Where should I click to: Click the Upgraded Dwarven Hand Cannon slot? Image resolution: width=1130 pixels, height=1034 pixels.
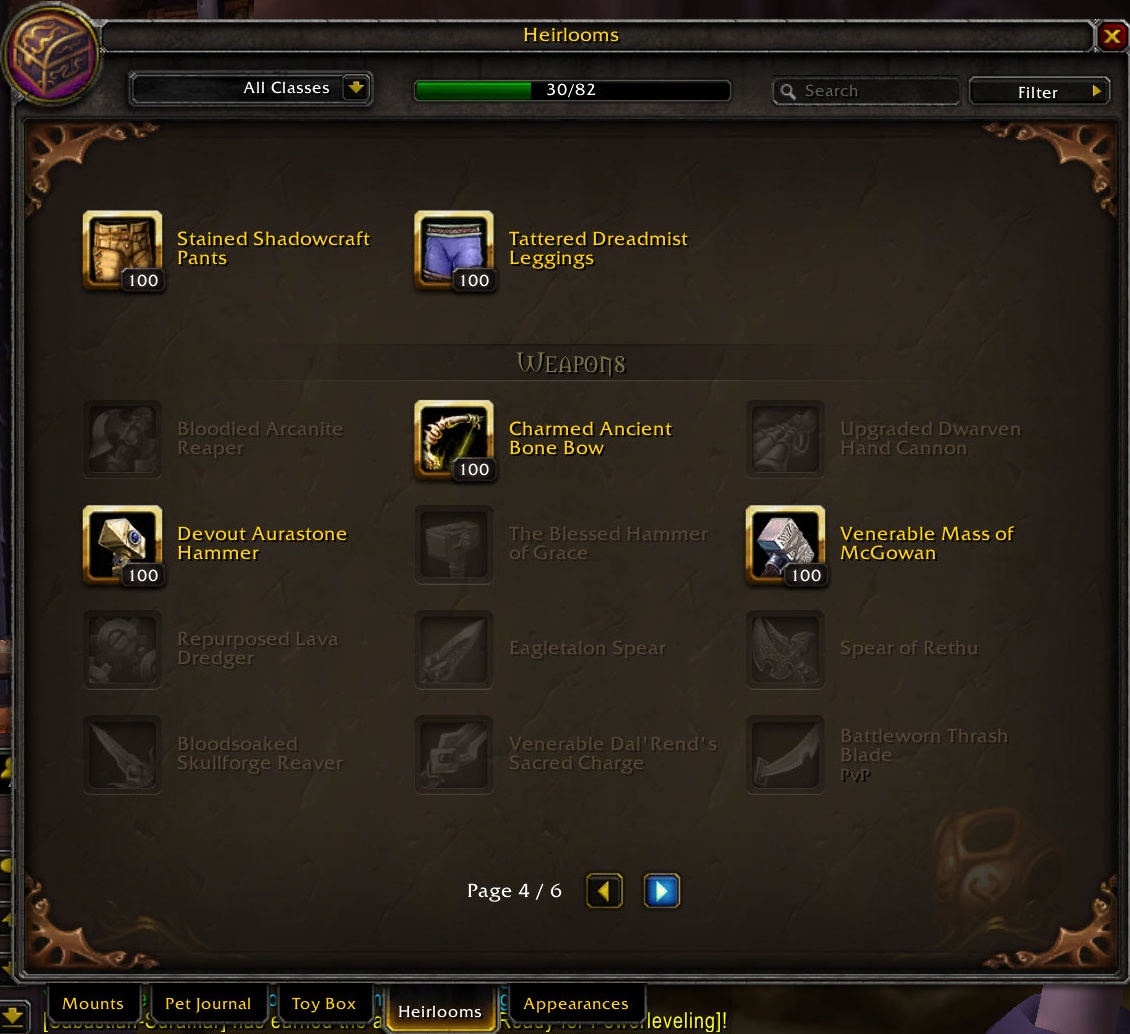click(x=785, y=440)
